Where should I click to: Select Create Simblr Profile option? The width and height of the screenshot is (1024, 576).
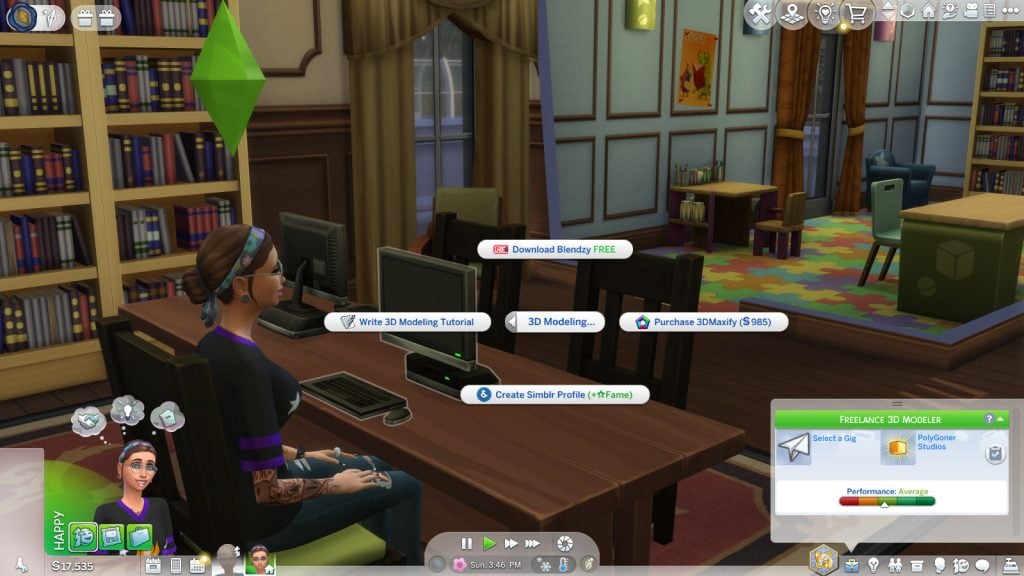pos(554,395)
